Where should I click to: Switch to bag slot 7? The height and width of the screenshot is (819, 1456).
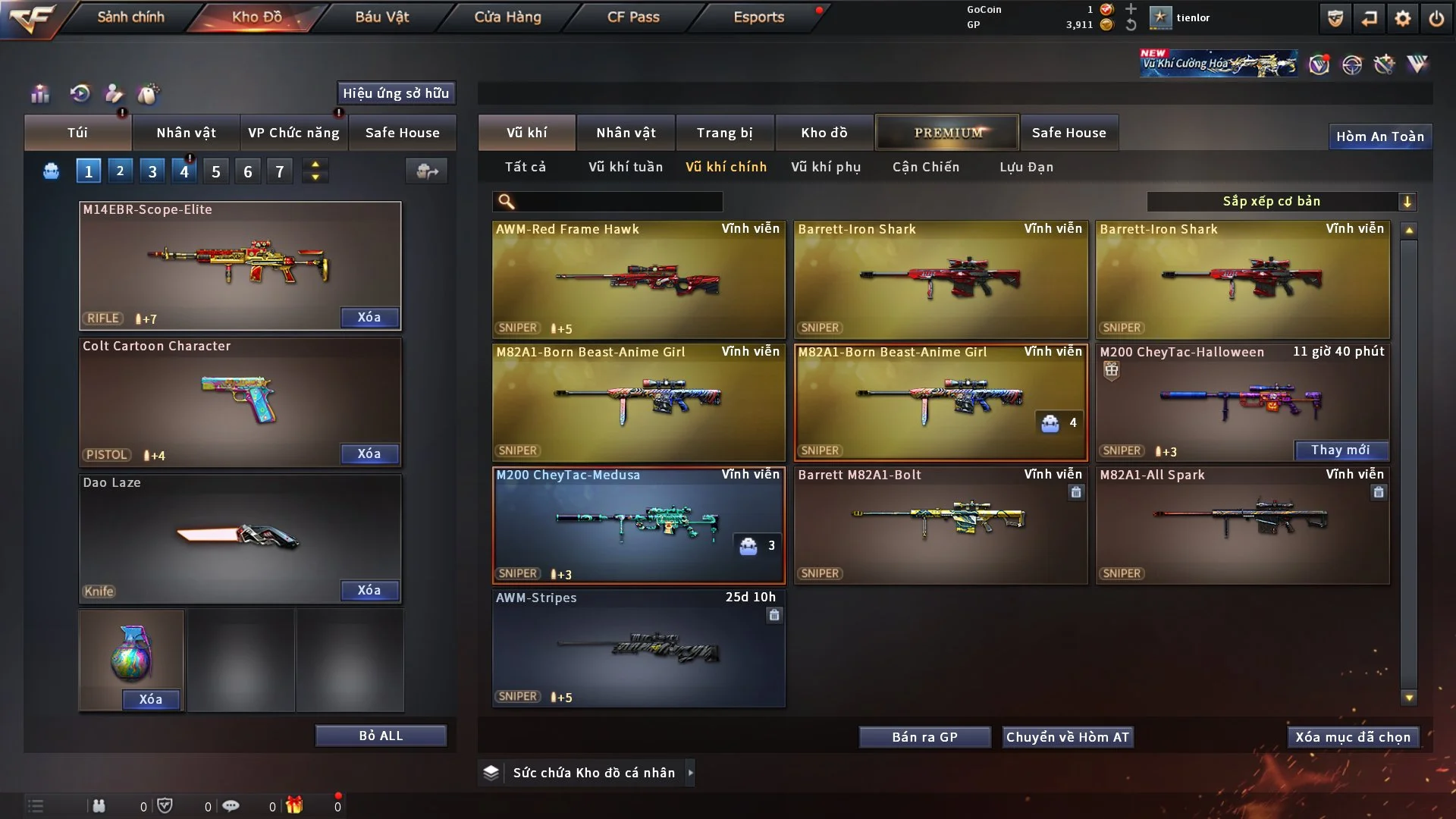[x=279, y=171]
